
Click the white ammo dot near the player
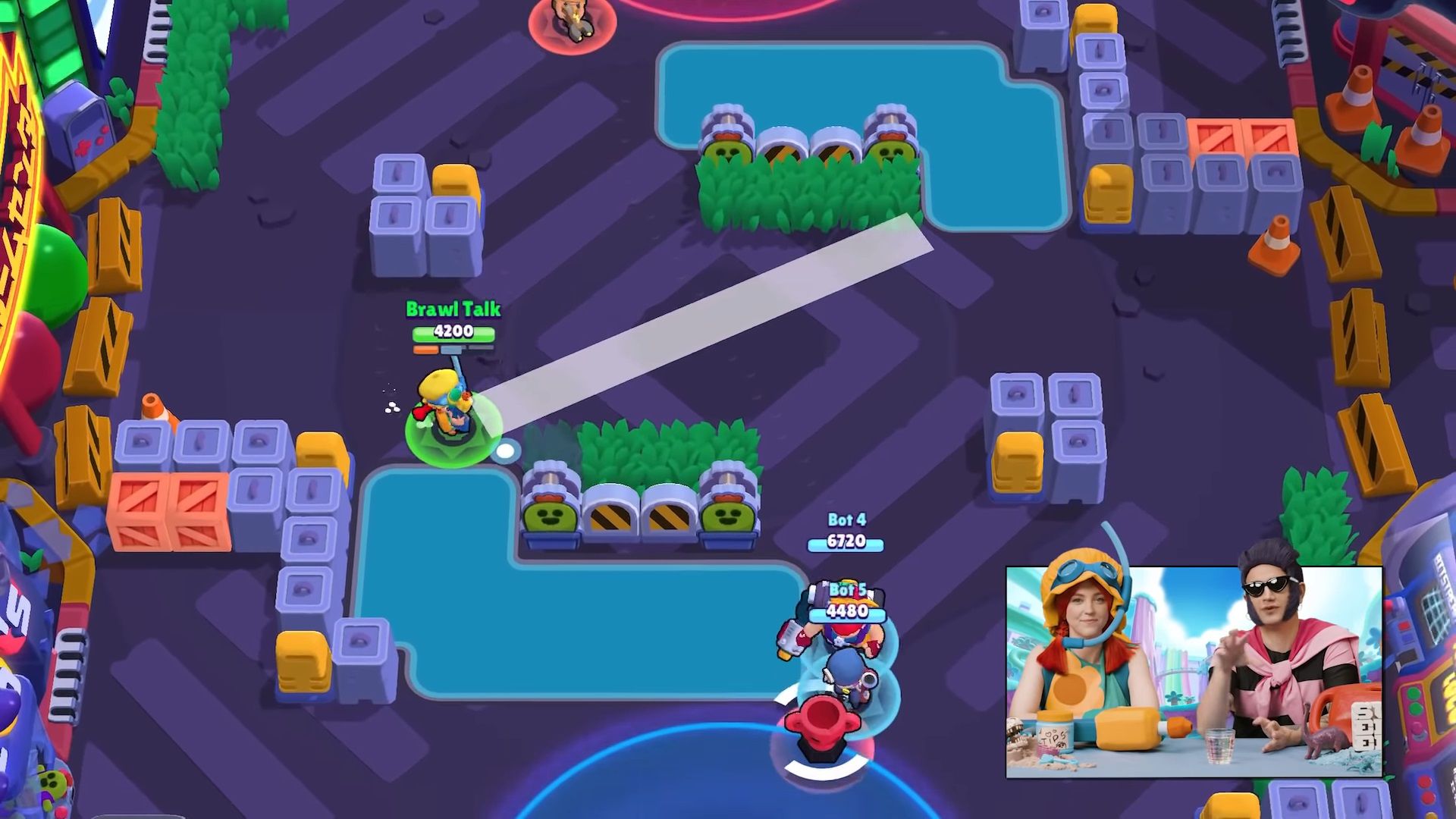505,451
